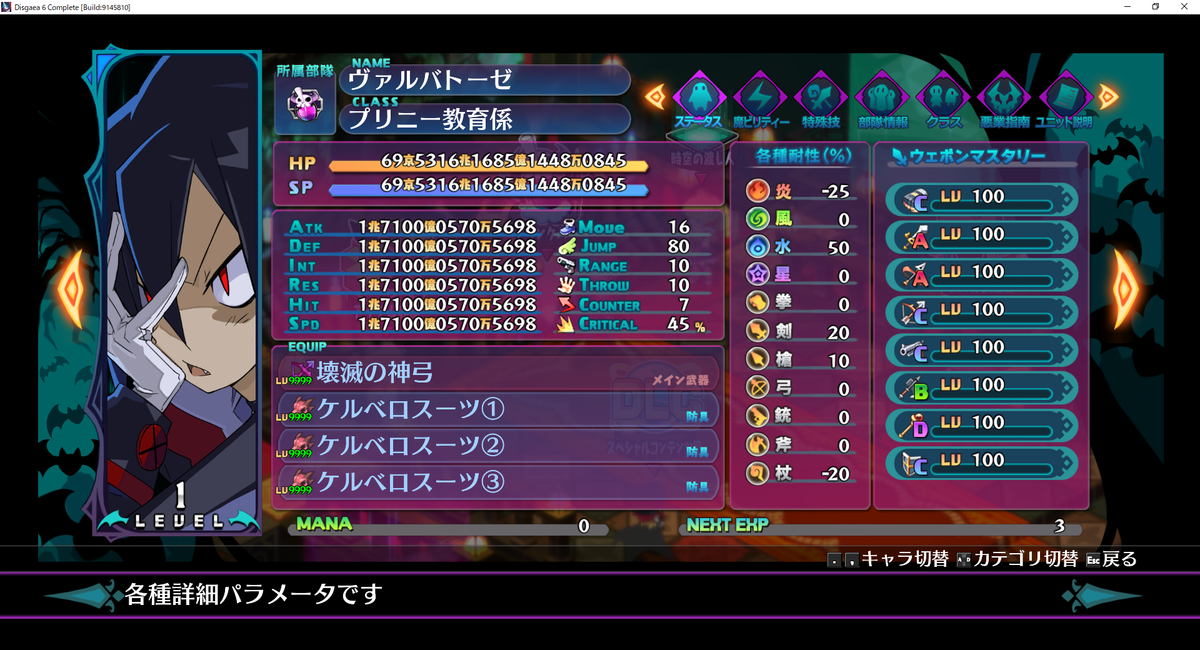Choose the ケルベロスーツ① armor slot
This screenshot has width=1200, height=650.
click(x=497, y=409)
